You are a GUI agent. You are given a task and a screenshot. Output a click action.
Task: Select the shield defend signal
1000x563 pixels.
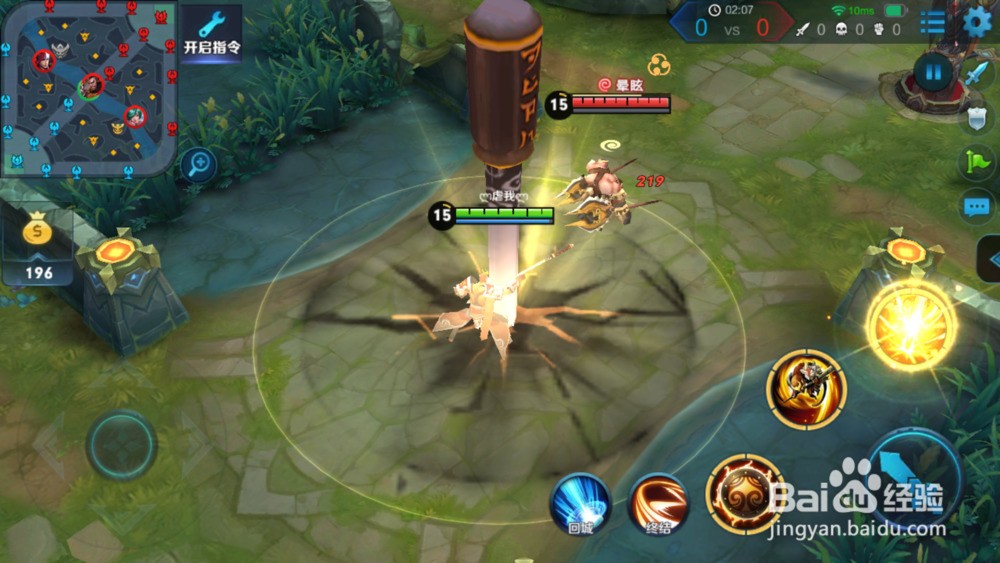tap(977, 118)
